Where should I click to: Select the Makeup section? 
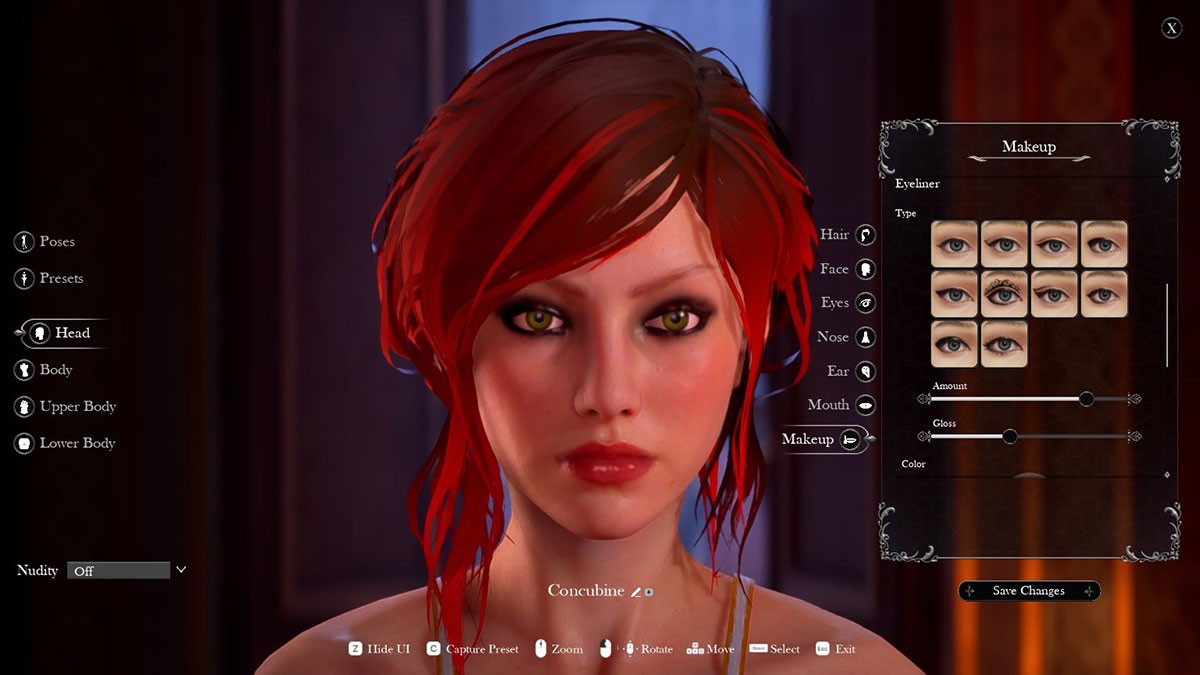click(x=824, y=439)
